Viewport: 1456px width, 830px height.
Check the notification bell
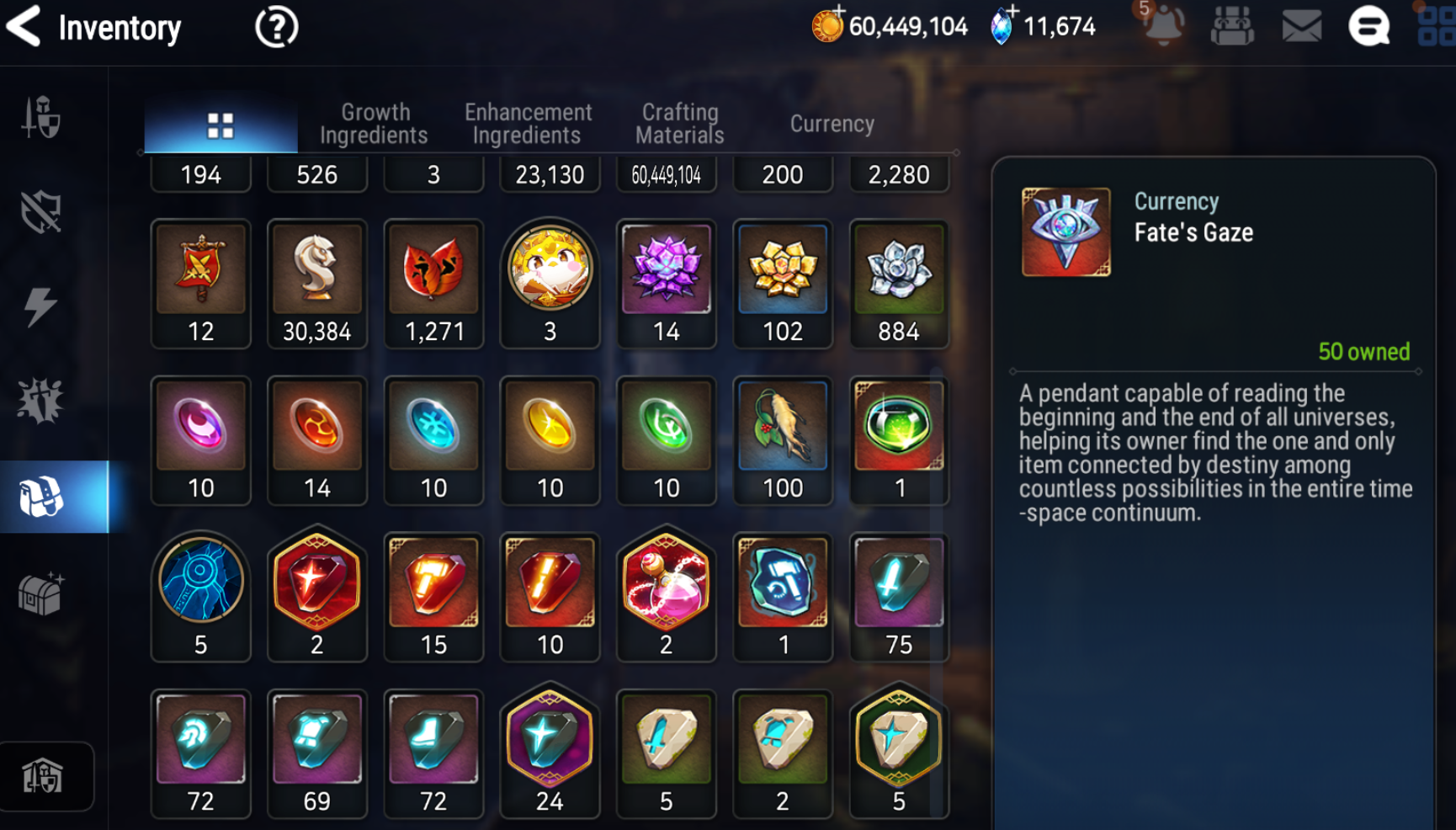tap(1163, 25)
